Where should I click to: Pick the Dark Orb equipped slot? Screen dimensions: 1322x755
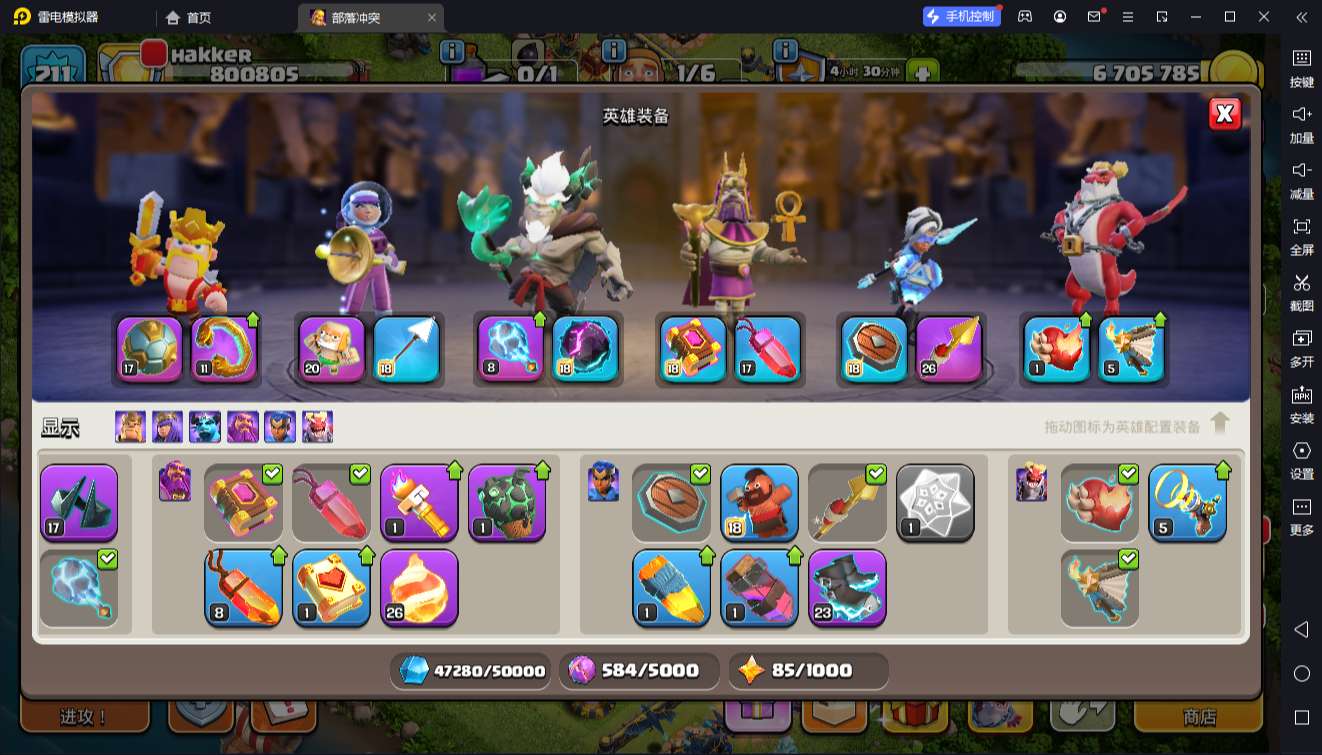click(x=585, y=350)
